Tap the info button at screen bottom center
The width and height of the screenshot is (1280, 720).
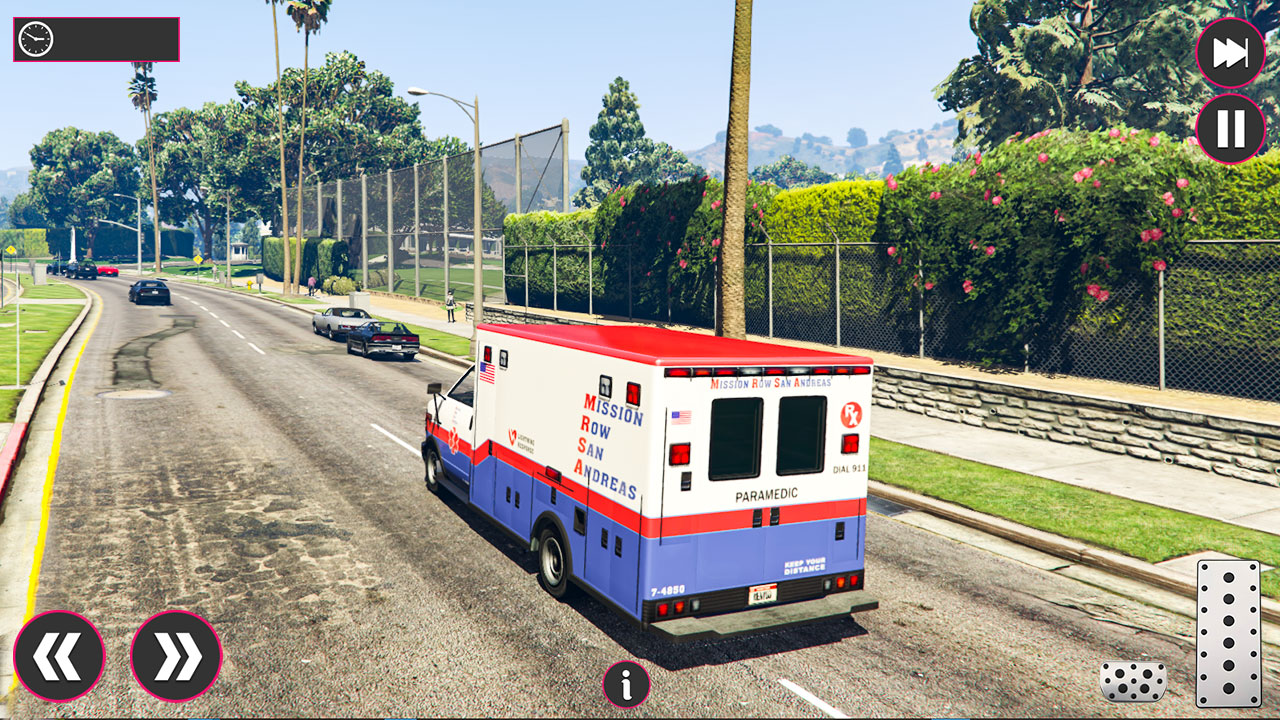pyautogui.click(x=627, y=686)
